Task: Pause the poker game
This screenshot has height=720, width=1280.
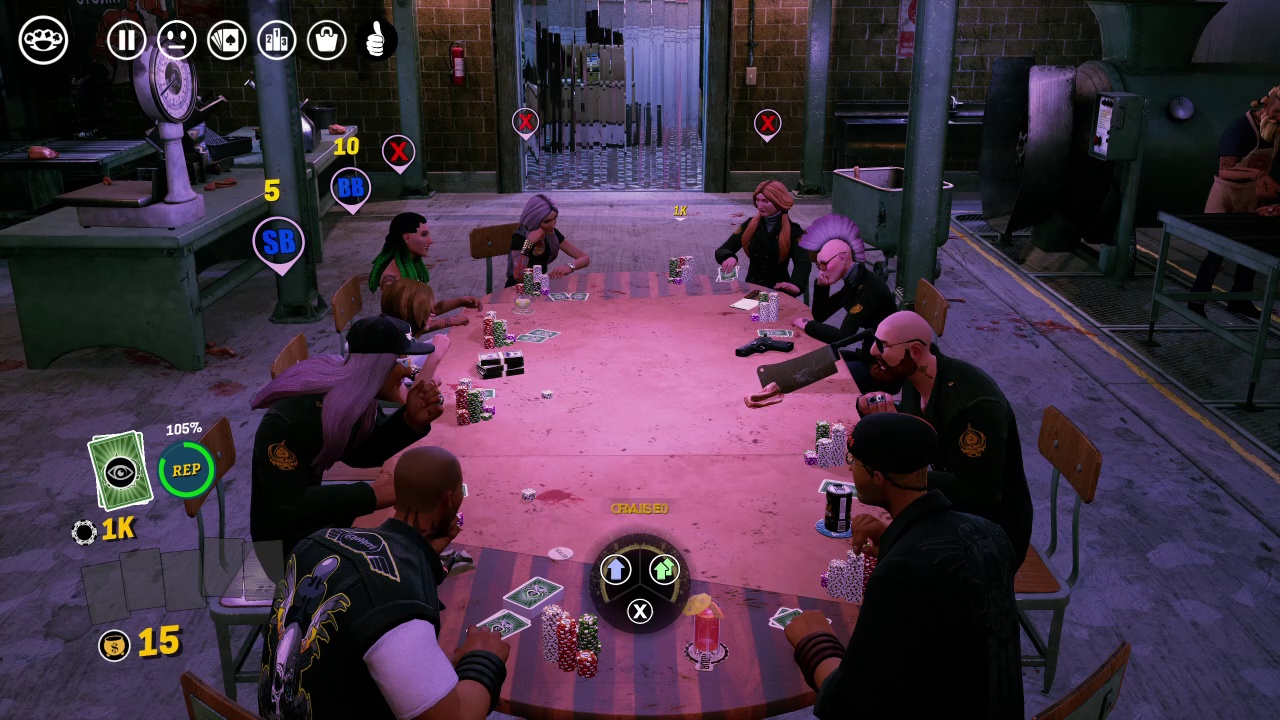Action: tap(127, 40)
